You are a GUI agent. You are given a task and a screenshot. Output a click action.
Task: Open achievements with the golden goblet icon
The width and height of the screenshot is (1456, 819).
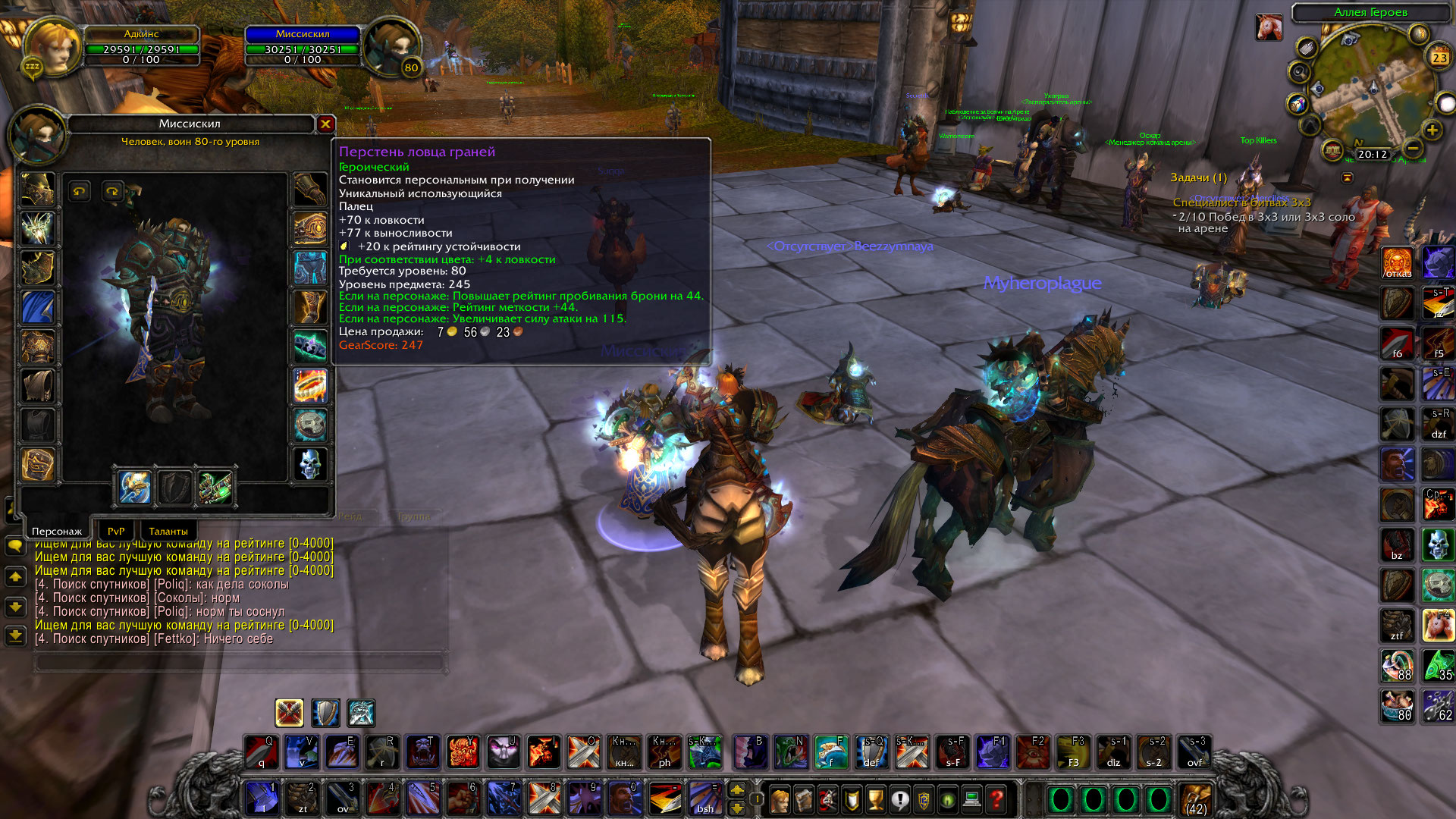point(875,799)
